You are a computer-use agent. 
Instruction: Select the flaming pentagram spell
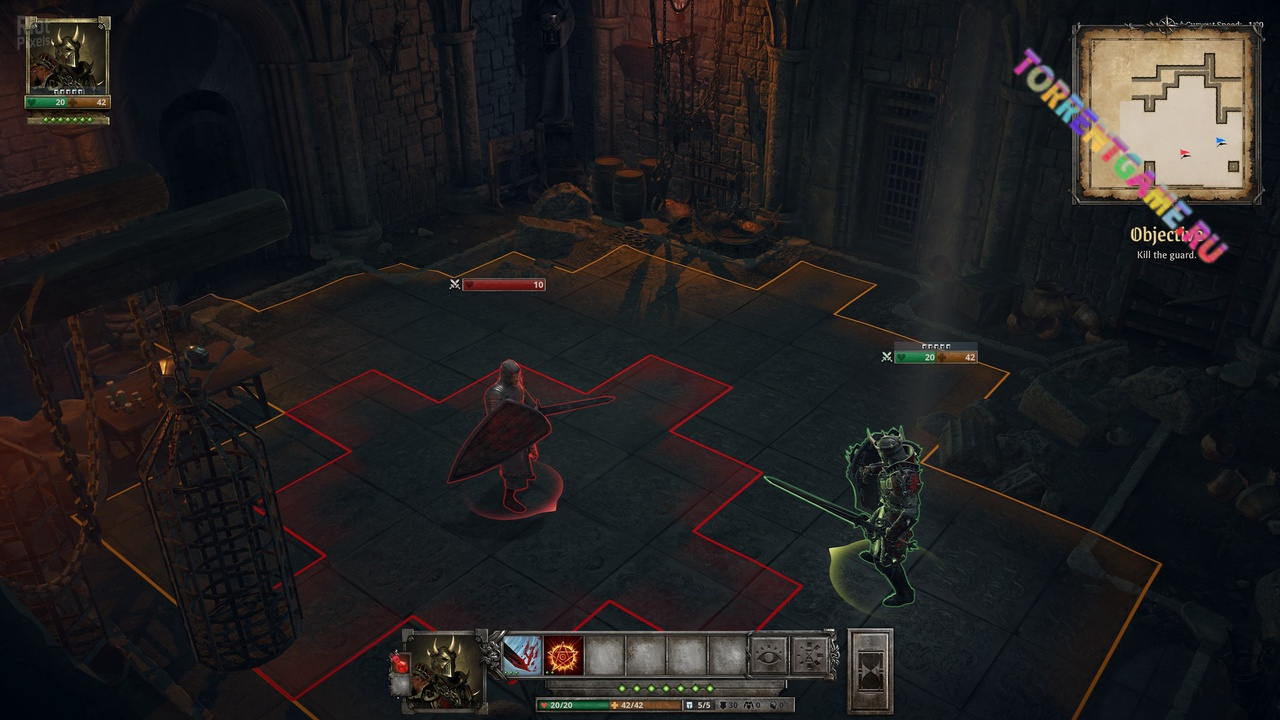564,656
